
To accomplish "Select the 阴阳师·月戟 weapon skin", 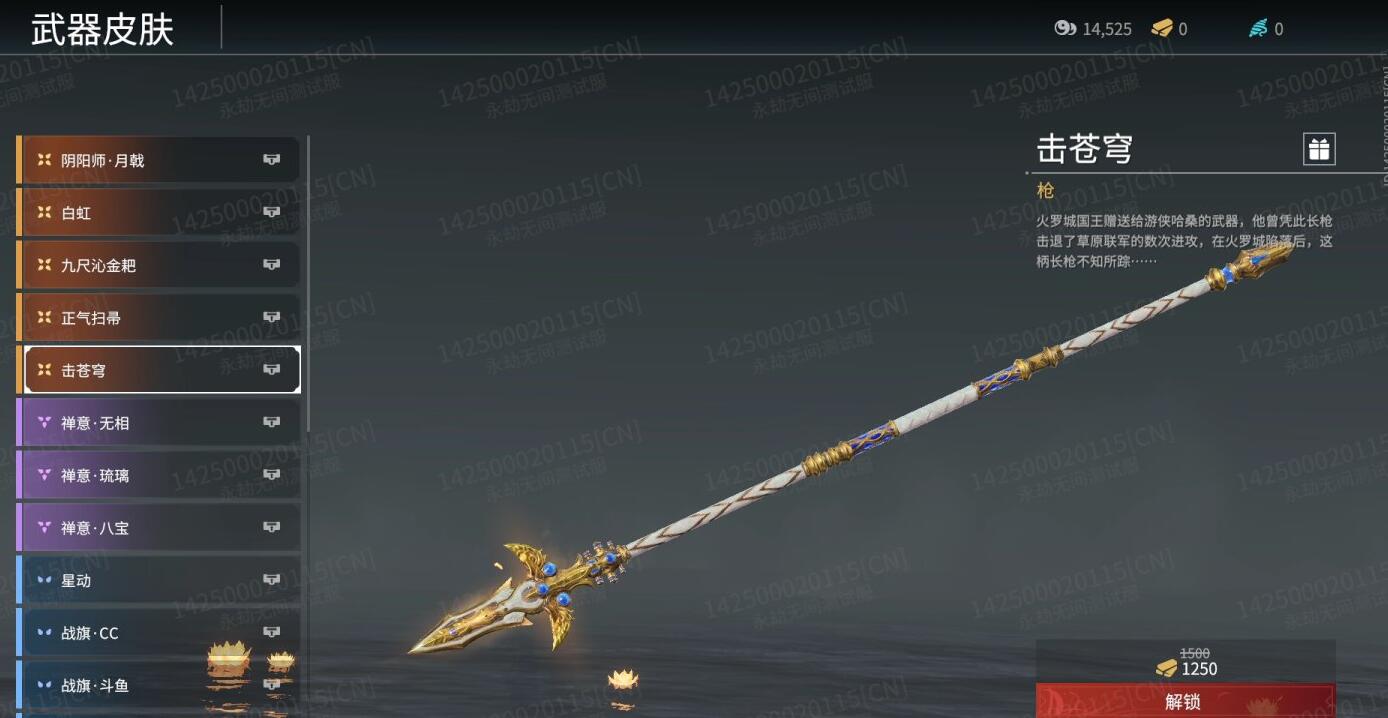I will (x=158, y=160).
